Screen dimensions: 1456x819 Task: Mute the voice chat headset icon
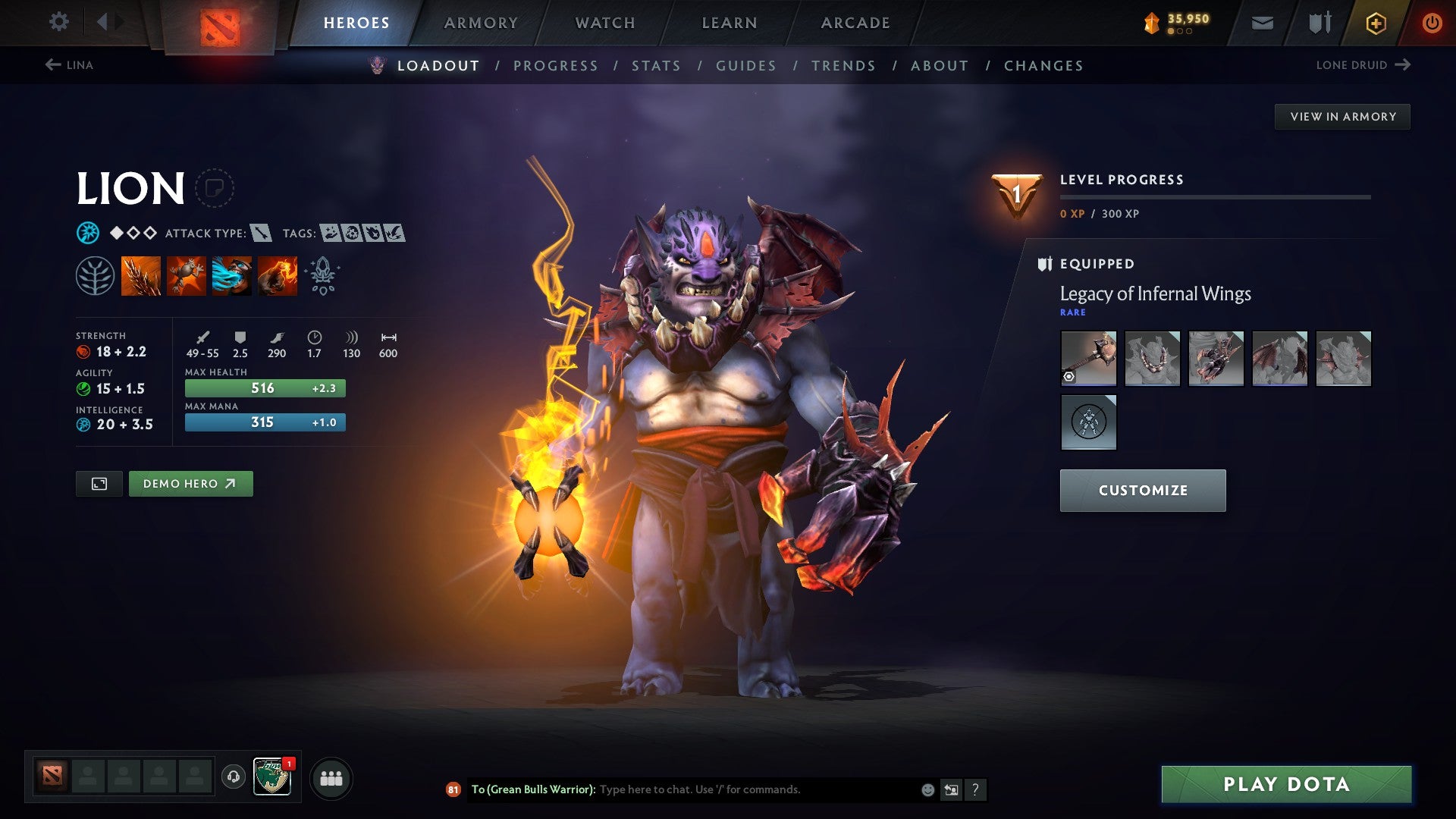point(233,777)
